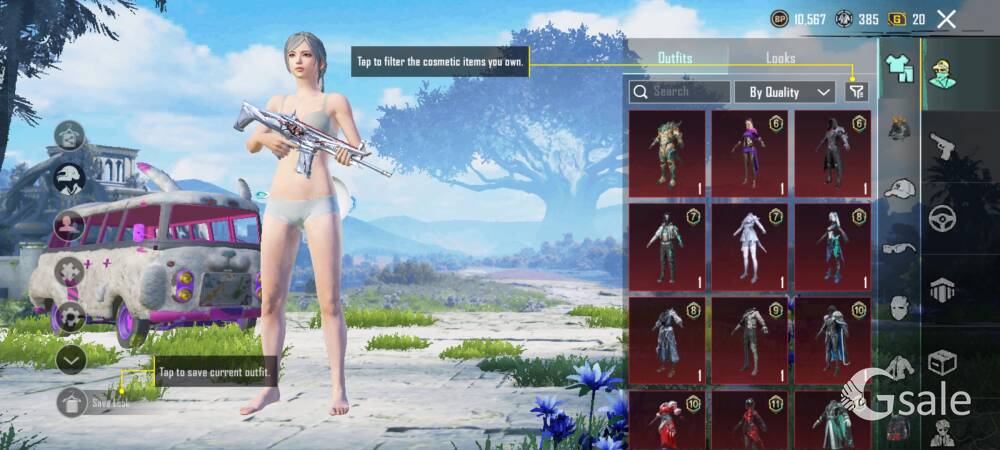This screenshot has height=450, width=1000.
Task: Switch to the Looks tab
Action: pos(781,58)
